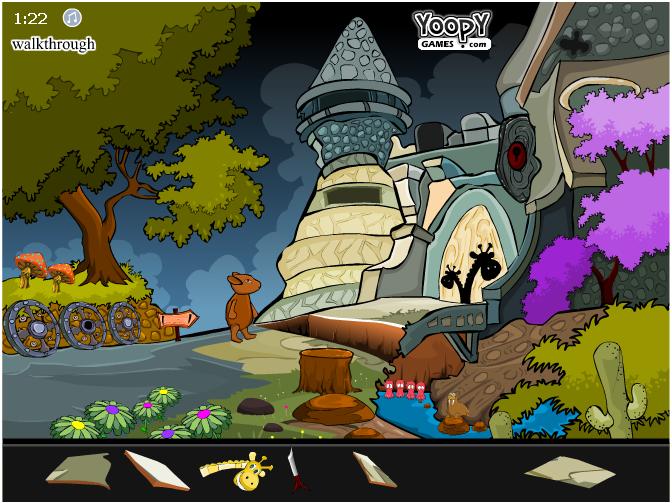The width and height of the screenshot is (672, 503).
Task: Choose the large white slab inventory item
Action: pyautogui.click(x=157, y=468)
